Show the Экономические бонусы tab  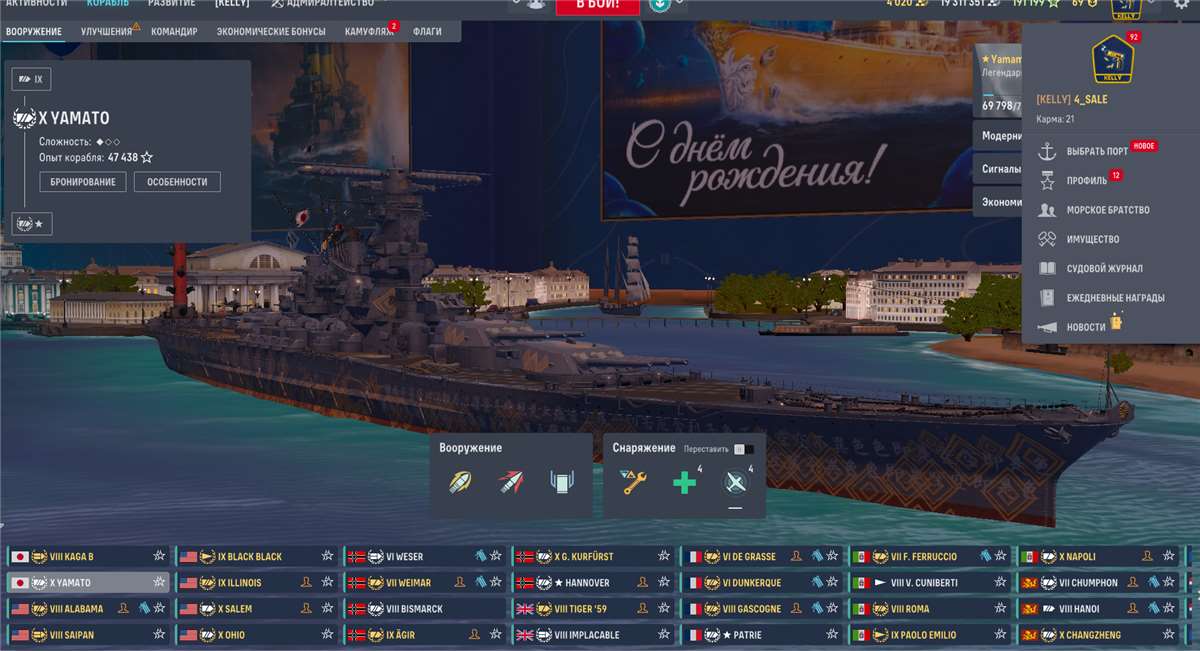[x=271, y=32]
